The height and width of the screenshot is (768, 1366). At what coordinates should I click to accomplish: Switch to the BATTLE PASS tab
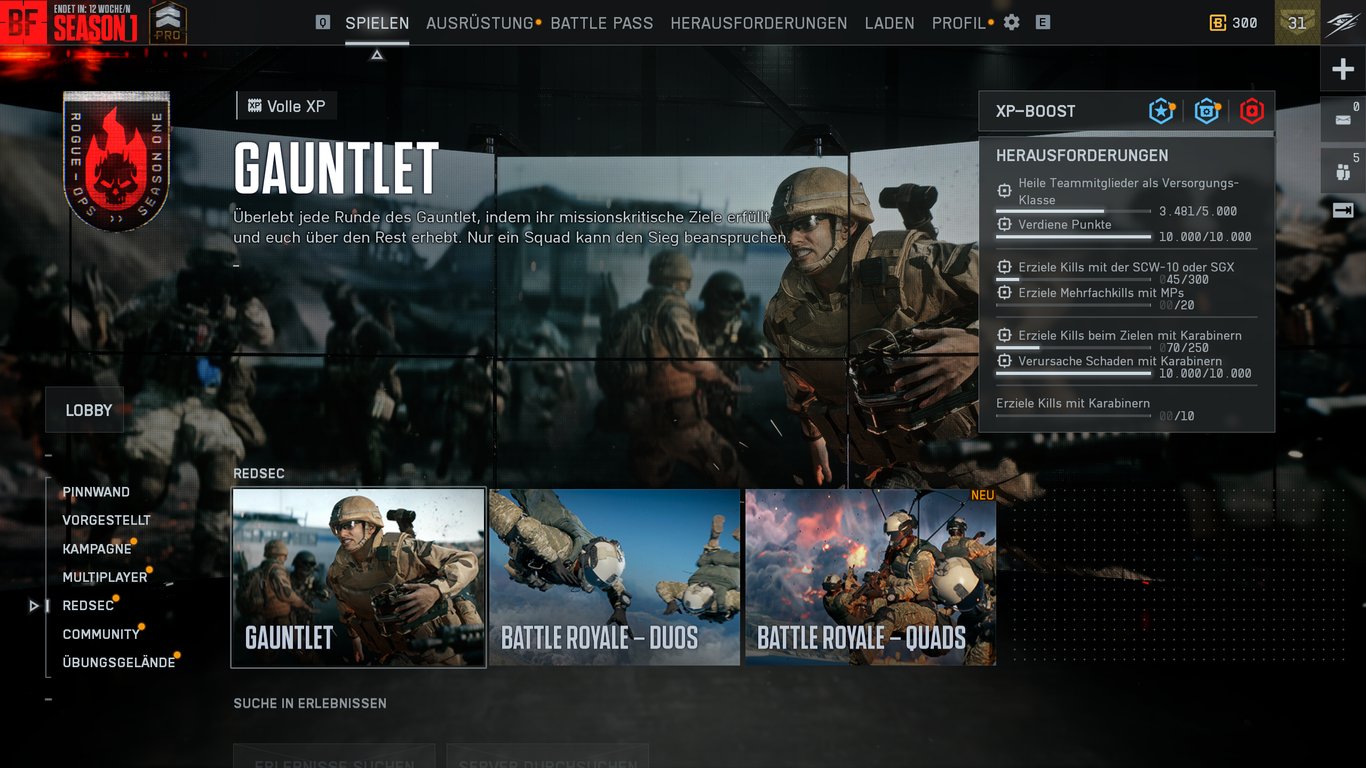tap(601, 22)
